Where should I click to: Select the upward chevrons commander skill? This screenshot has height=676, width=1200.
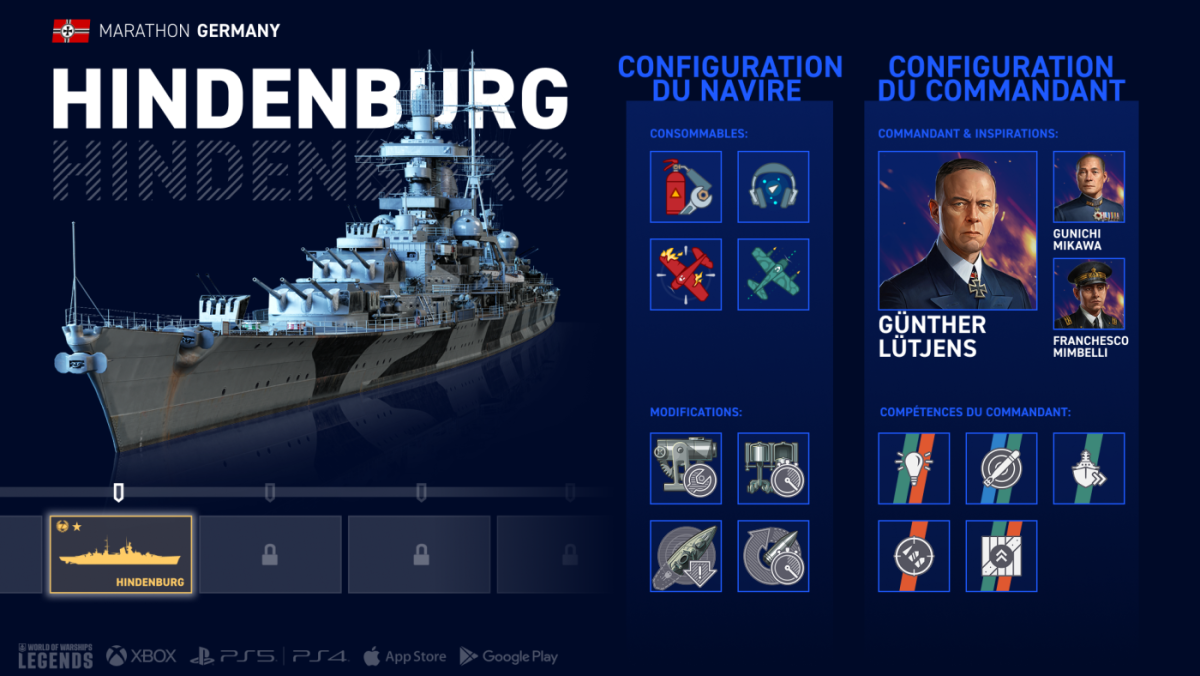(x=1001, y=555)
